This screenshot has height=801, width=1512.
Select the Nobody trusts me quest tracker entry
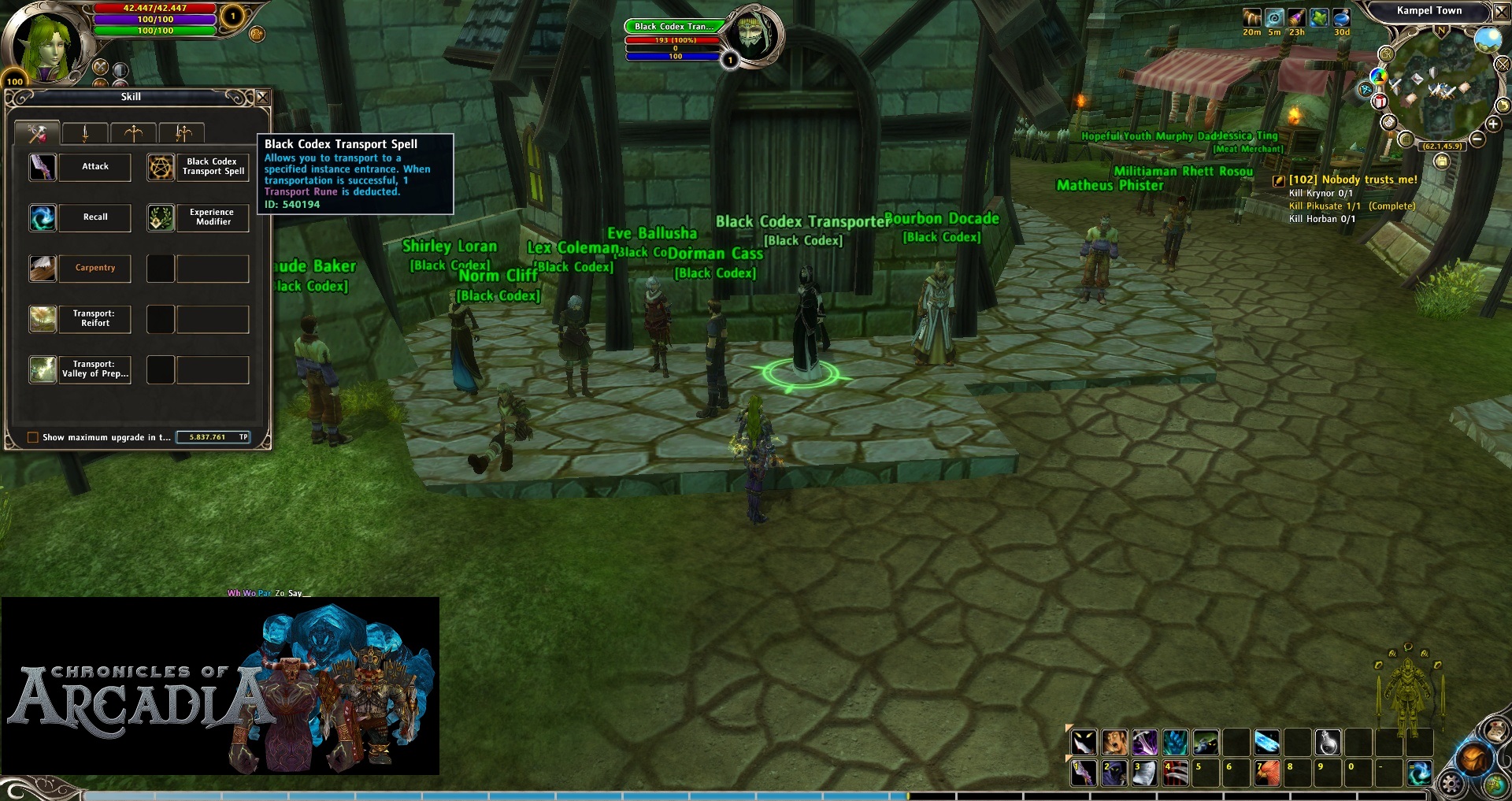(x=1352, y=180)
